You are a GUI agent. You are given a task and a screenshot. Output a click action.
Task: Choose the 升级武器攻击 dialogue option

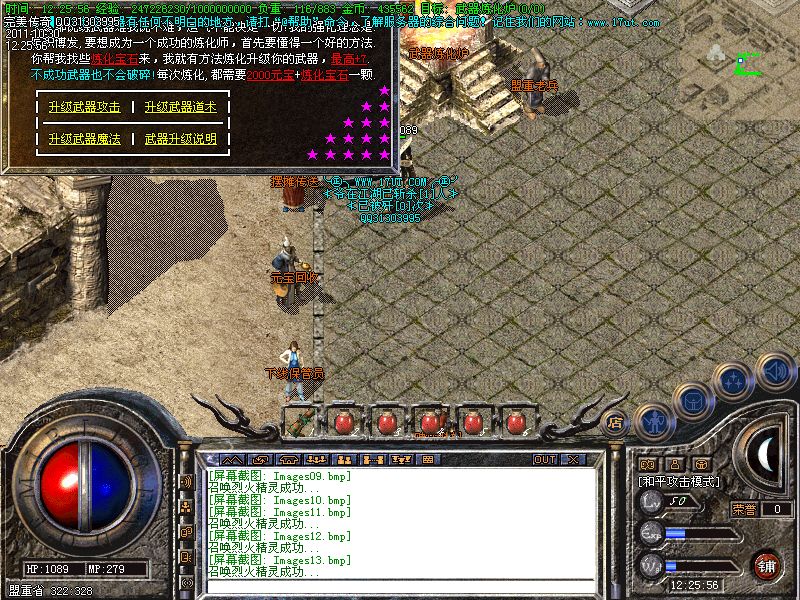pos(84,107)
